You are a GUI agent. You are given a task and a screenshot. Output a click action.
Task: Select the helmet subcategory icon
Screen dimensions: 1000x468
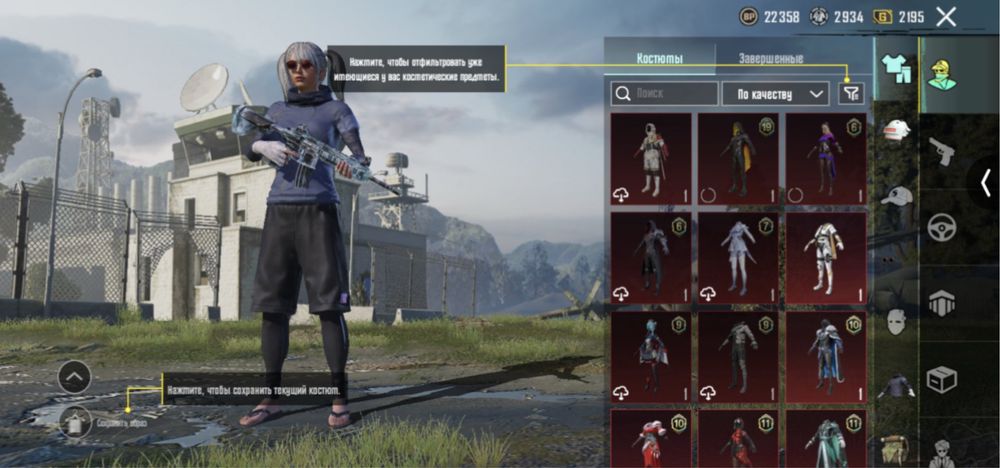[x=897, y=131]
